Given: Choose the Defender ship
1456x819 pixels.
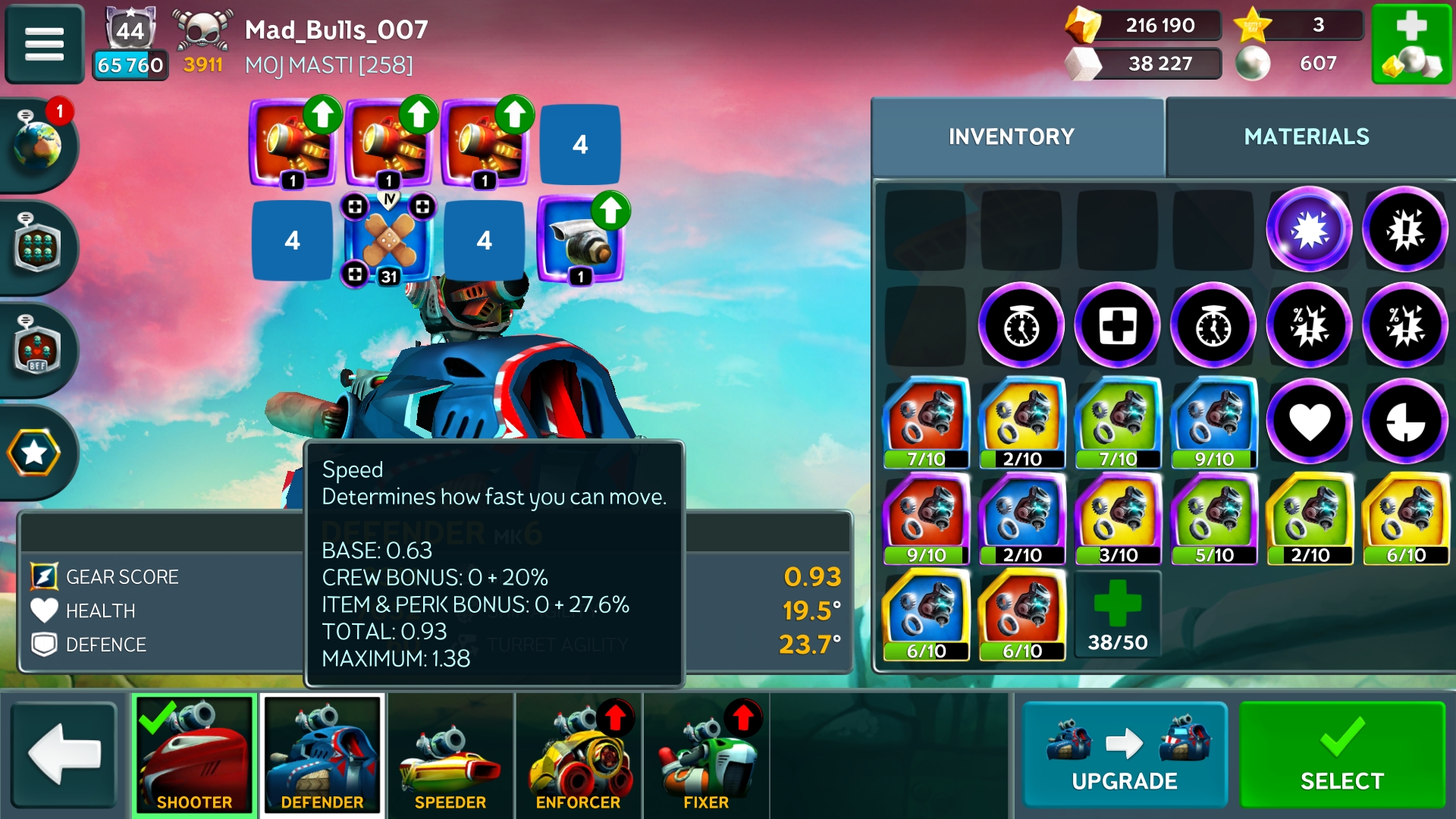Looking at the screenshot, I should (322, 755).
